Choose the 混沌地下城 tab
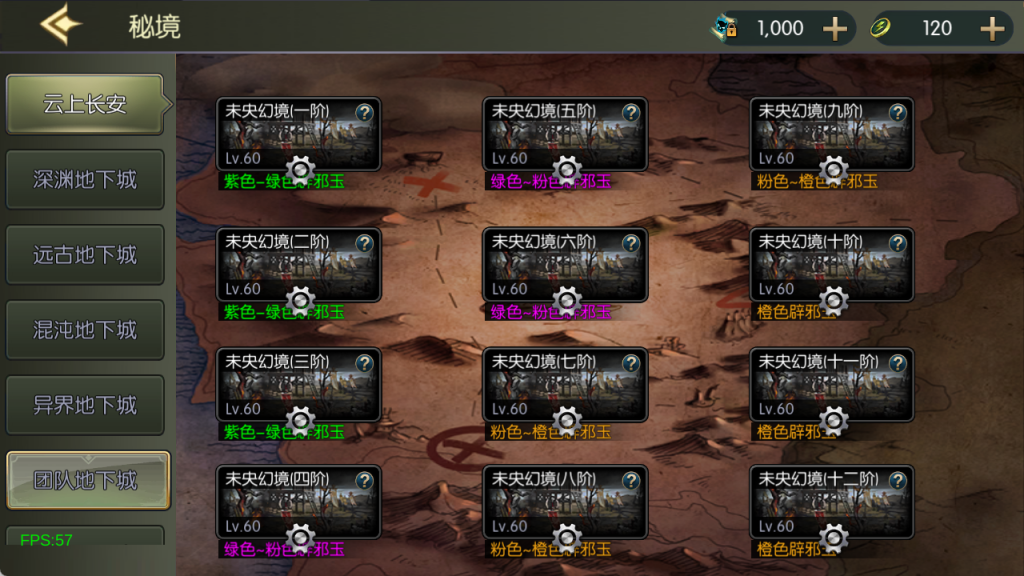Image resolution: width=1024 pixels, height=576 pixels. coord(85,330)
